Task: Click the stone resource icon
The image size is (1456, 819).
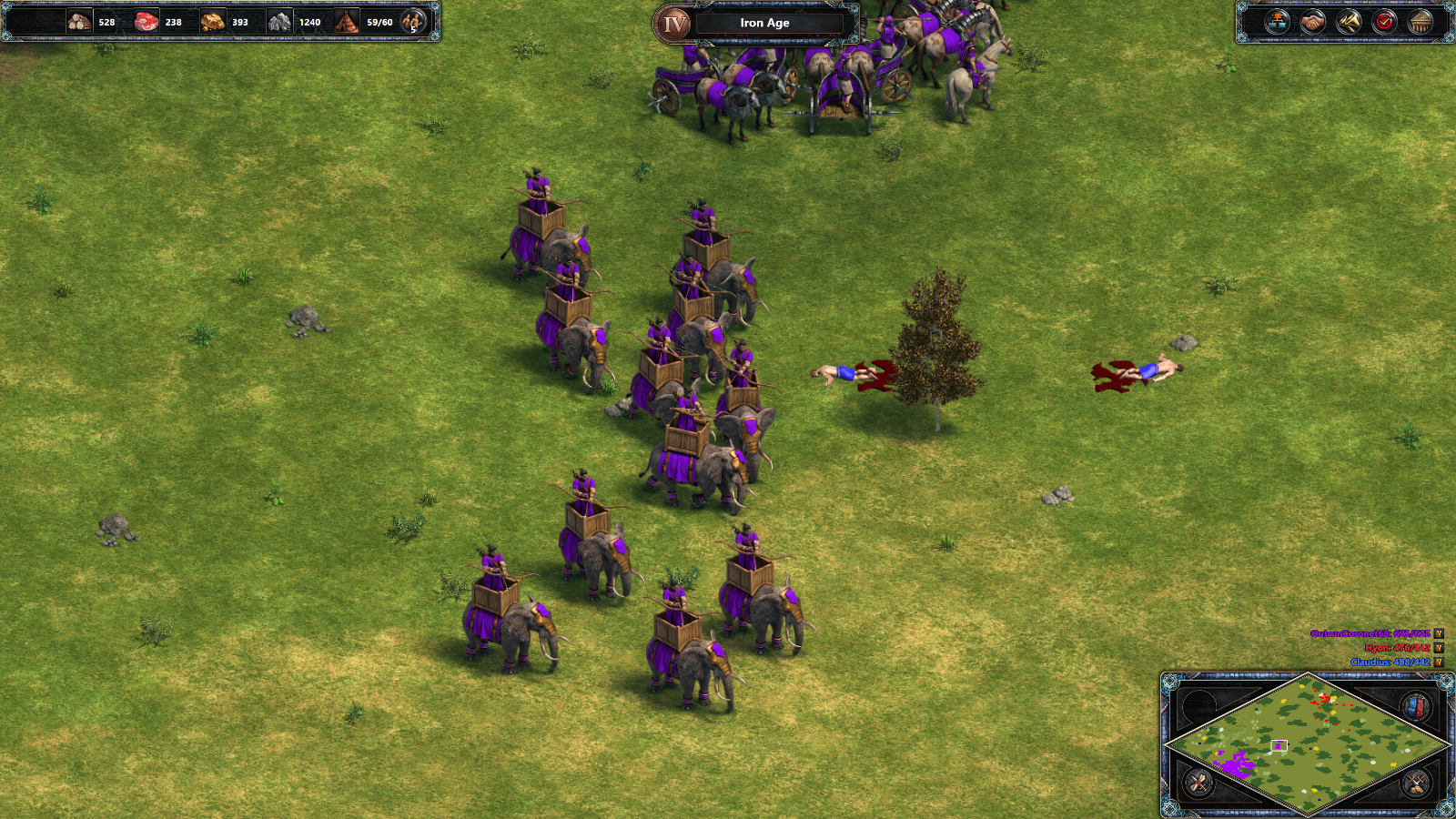Action: pos(279,22)
